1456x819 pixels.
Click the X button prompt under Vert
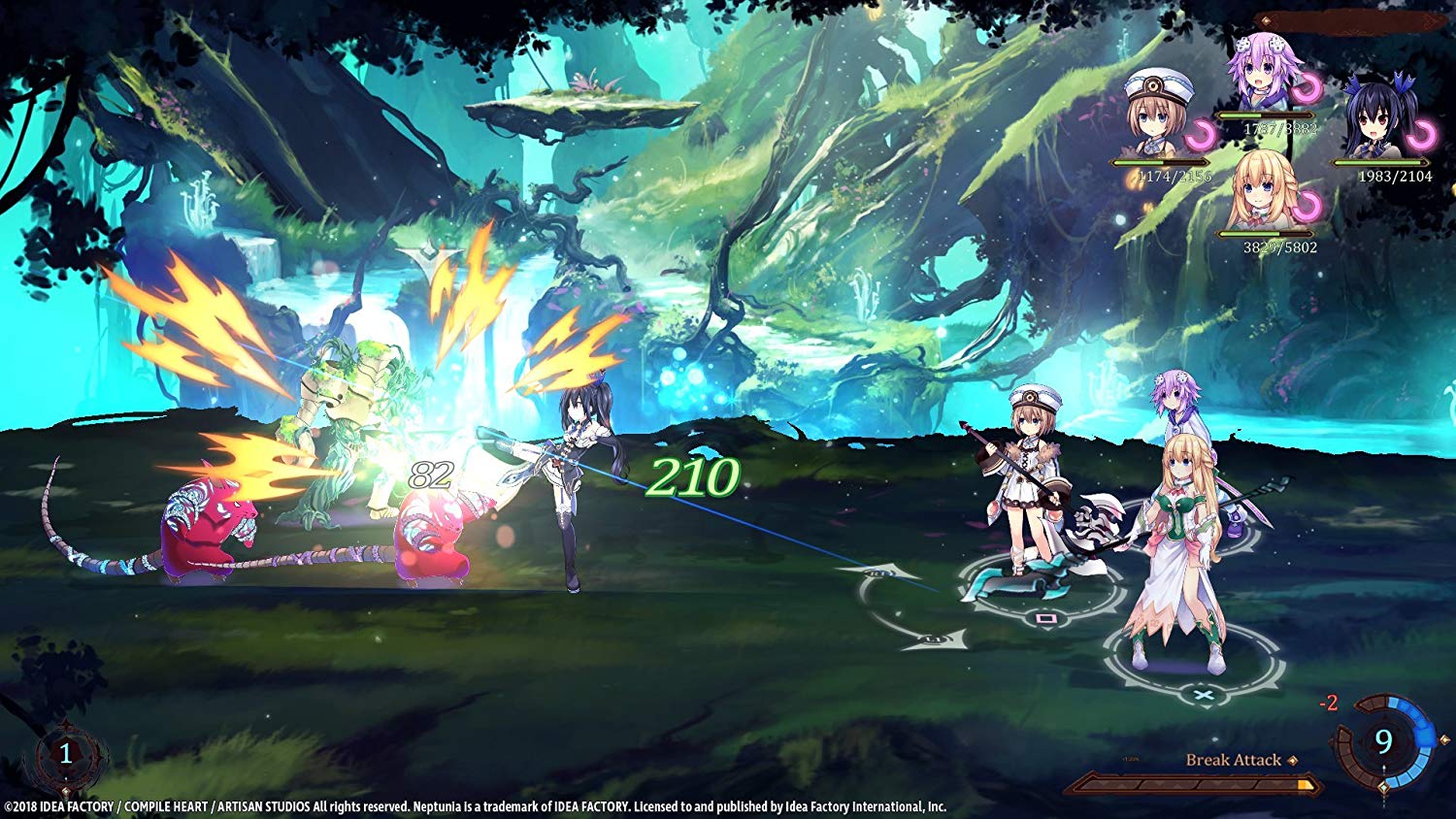(x=1205, y=695)
